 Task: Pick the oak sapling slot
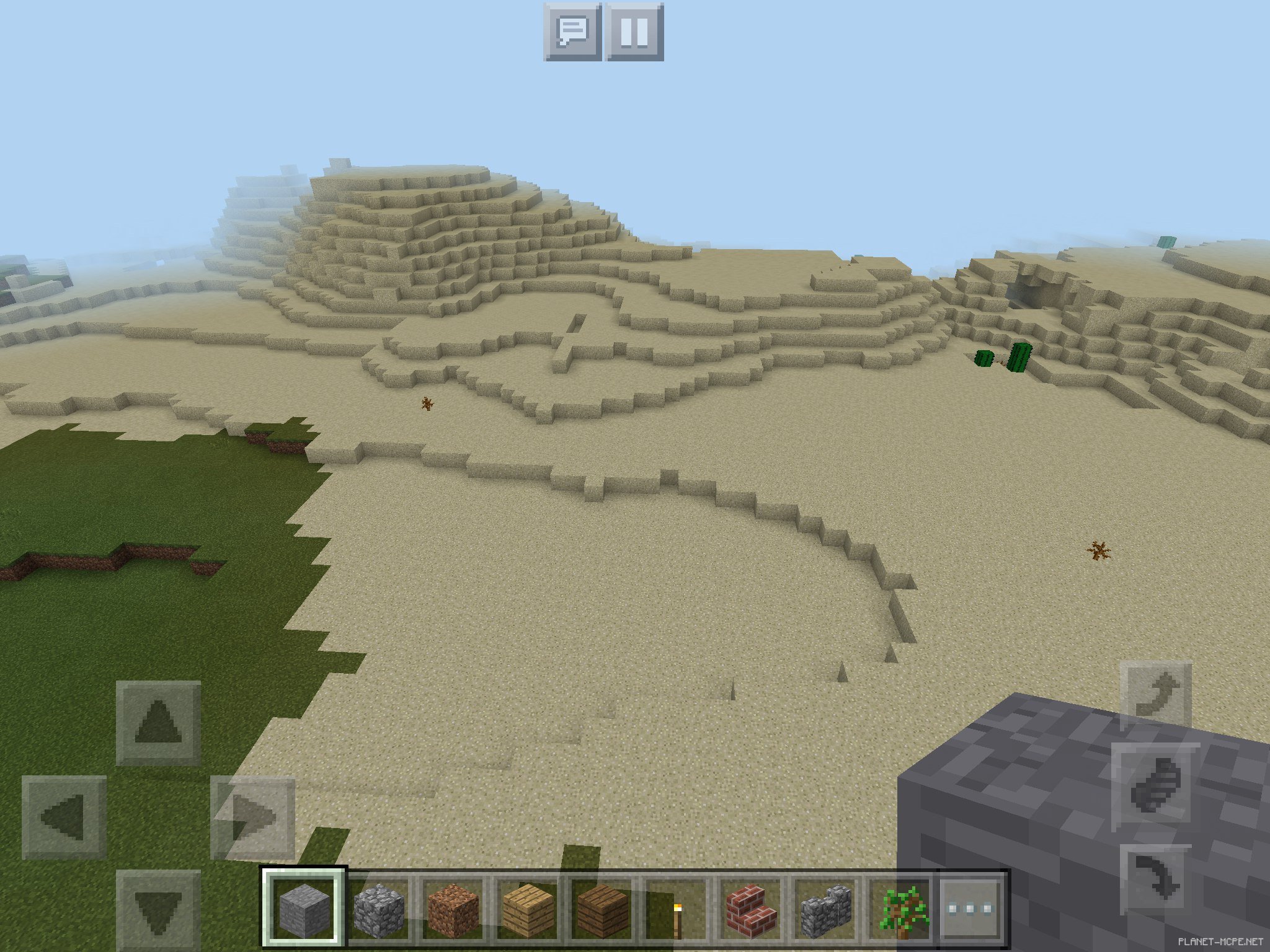pyautogui.click(x=900, y=909)
